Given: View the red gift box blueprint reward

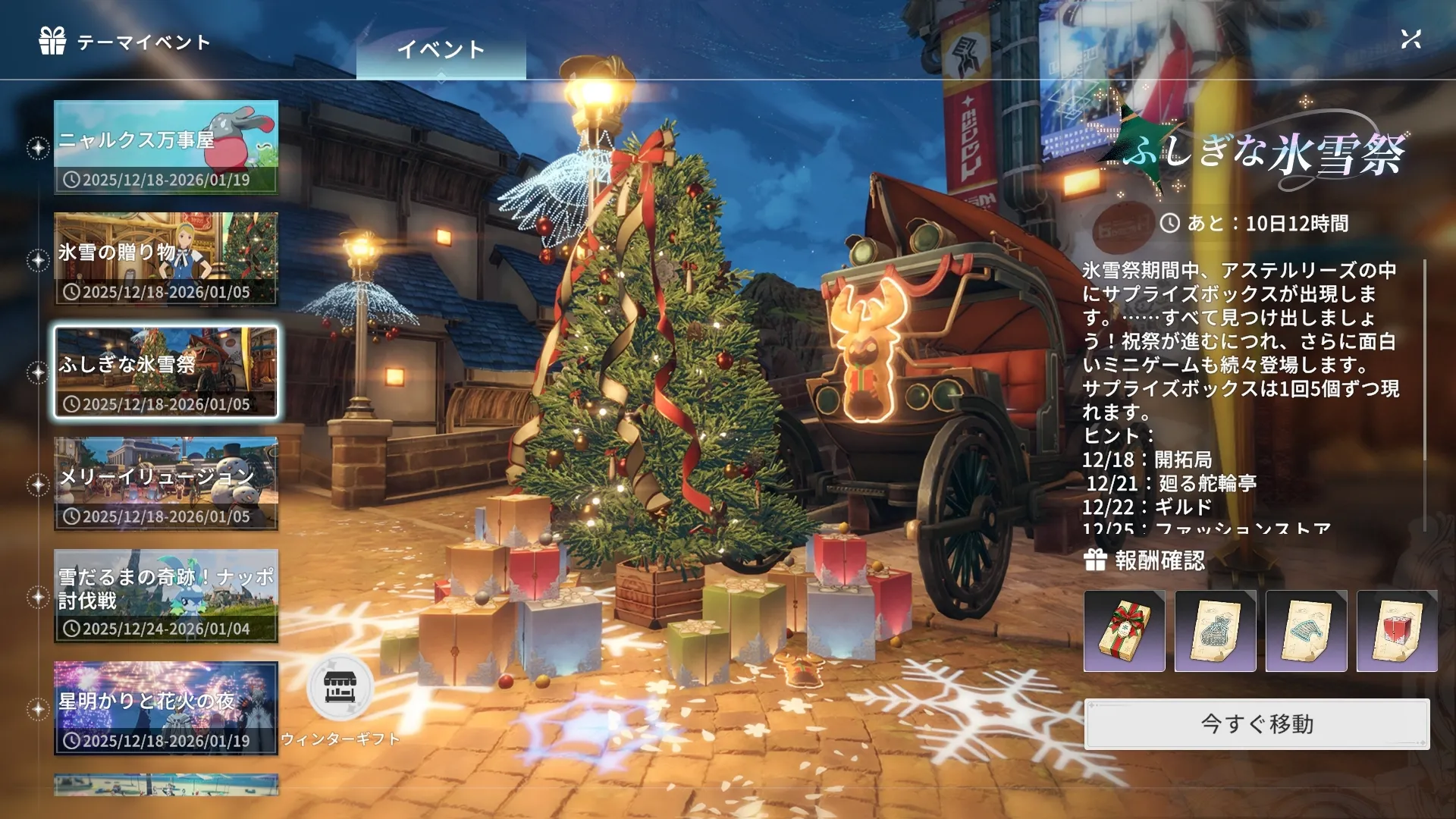Looking at the screenshot, I should click(x=1397, y=631).
